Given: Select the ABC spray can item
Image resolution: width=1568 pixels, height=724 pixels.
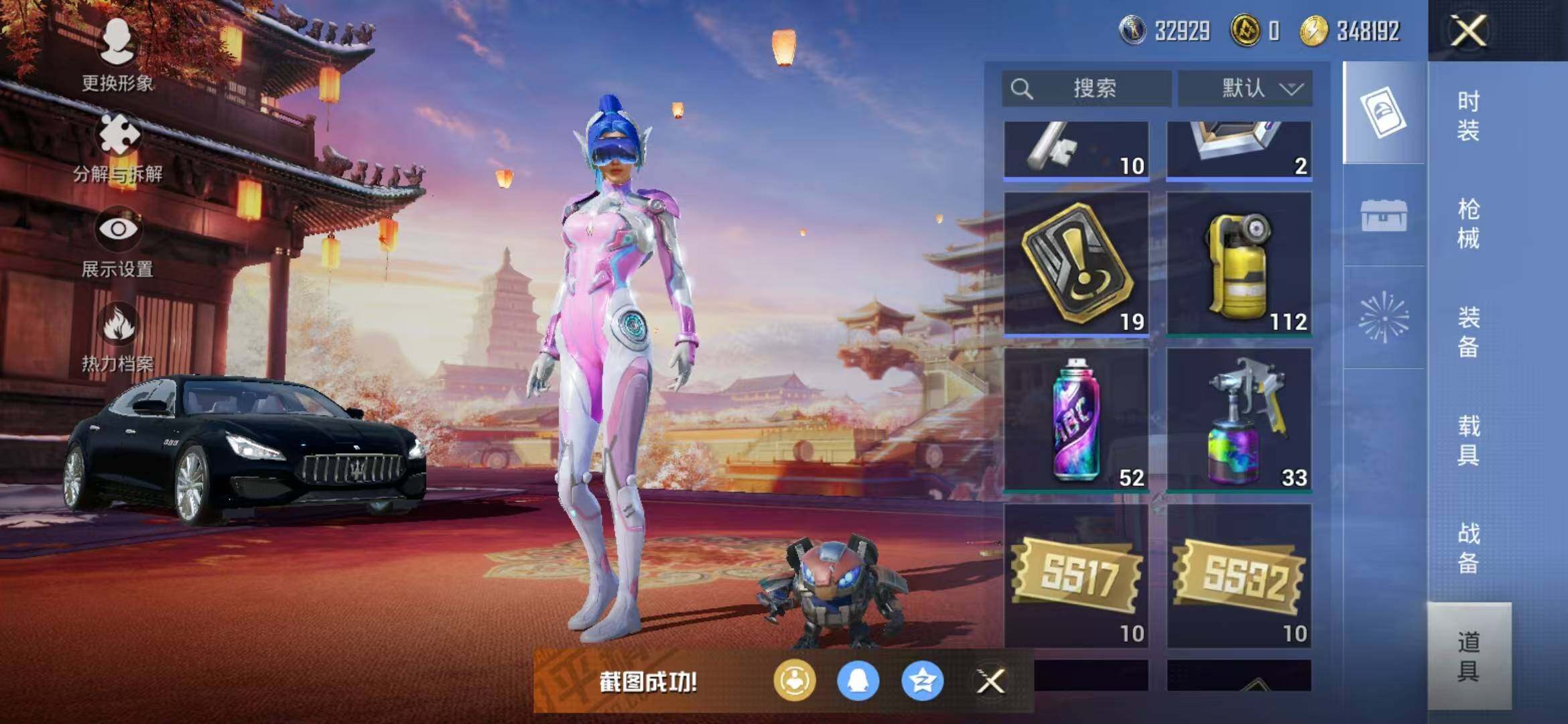Looking at the screenshot, I should click(x=1076, y=419).
